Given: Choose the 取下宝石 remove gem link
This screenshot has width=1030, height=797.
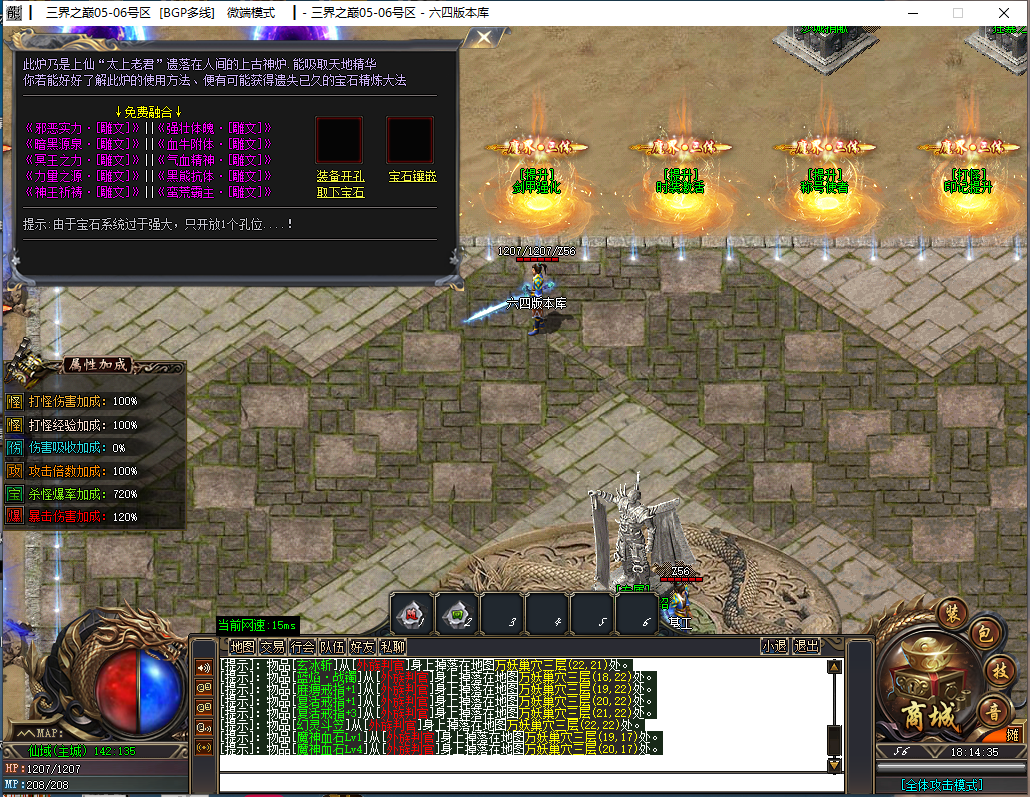Looking at the screenshot, I should [340, 192].
